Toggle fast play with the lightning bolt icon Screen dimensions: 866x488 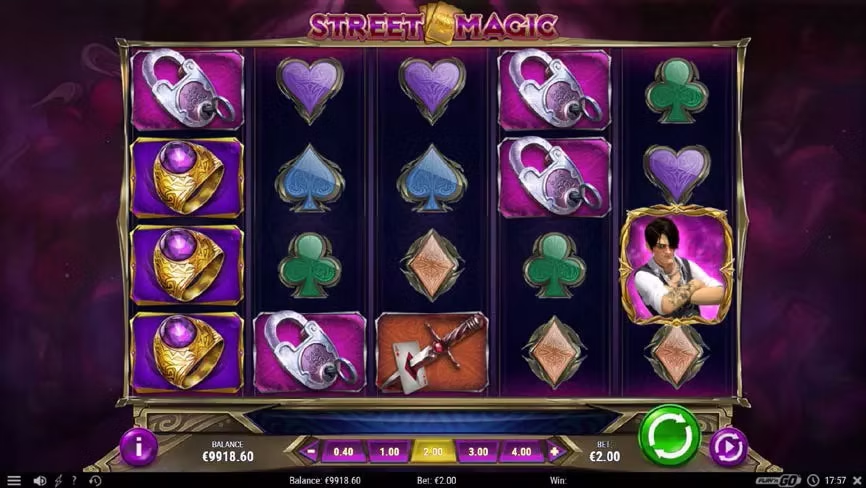[x=58, y=480]
